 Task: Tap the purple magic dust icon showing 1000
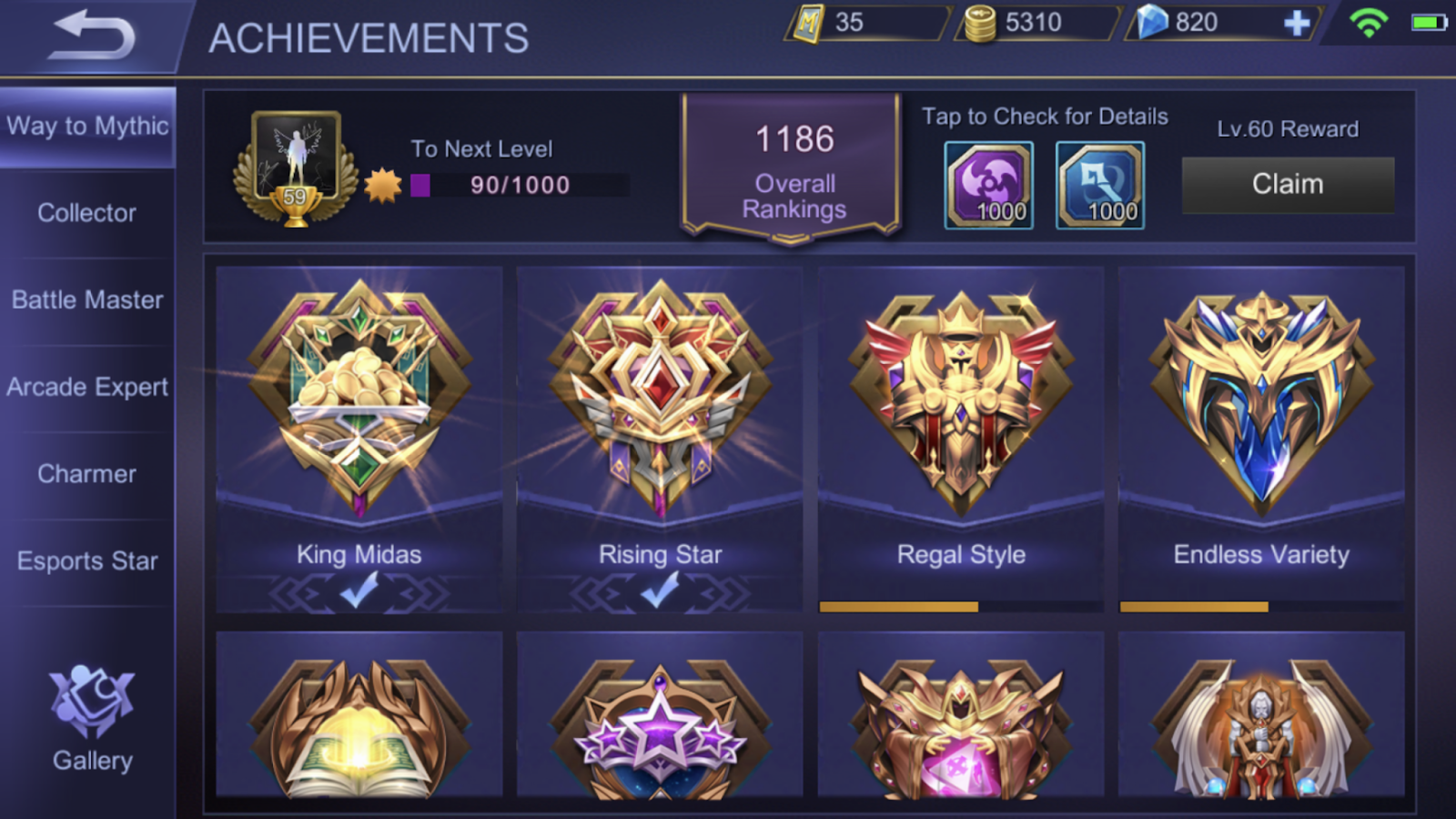(988, 182)
